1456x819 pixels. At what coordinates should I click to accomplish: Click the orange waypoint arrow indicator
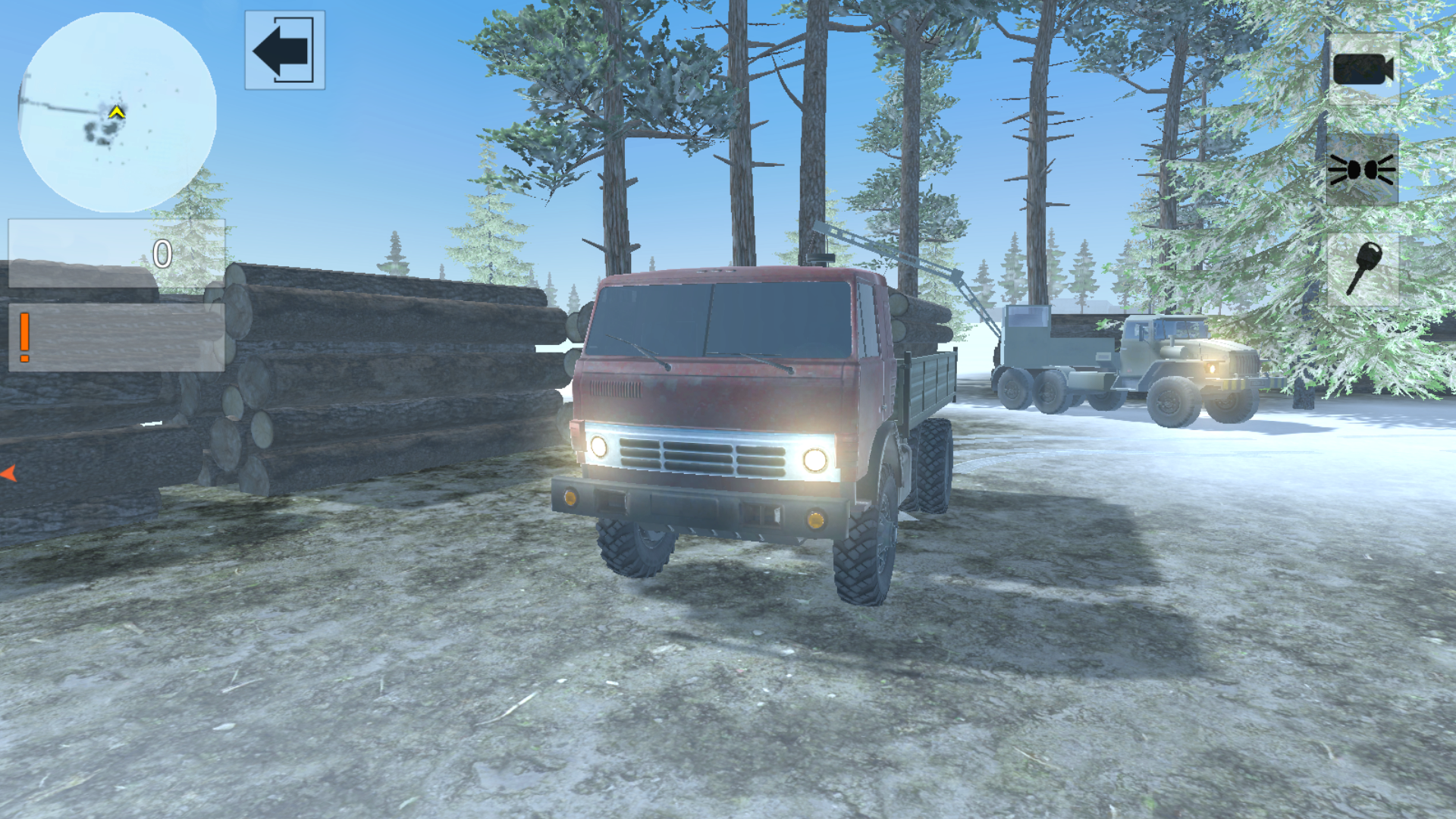[9, 474]
